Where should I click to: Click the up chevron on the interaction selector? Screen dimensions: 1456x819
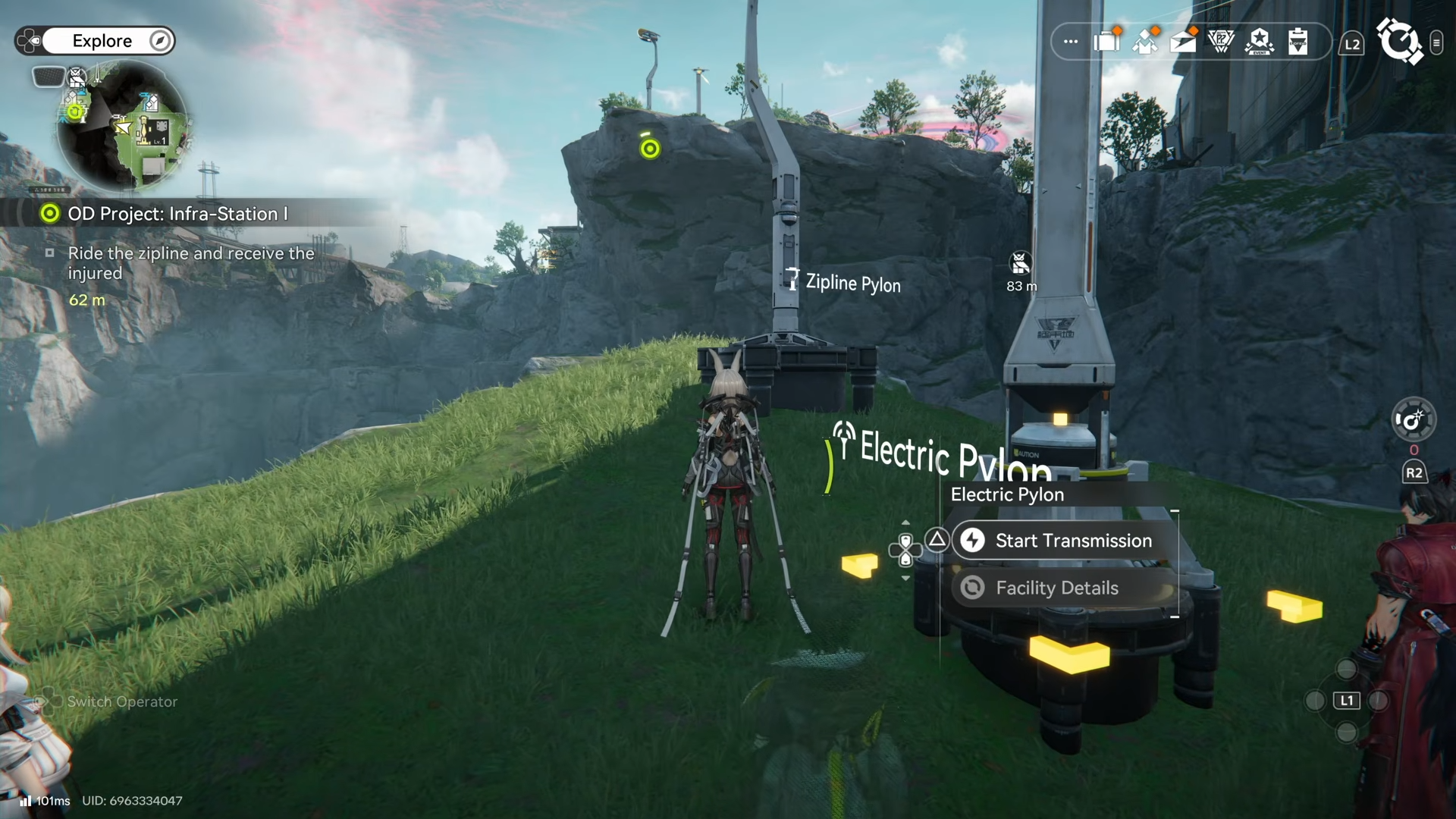[x=906, y=522]
